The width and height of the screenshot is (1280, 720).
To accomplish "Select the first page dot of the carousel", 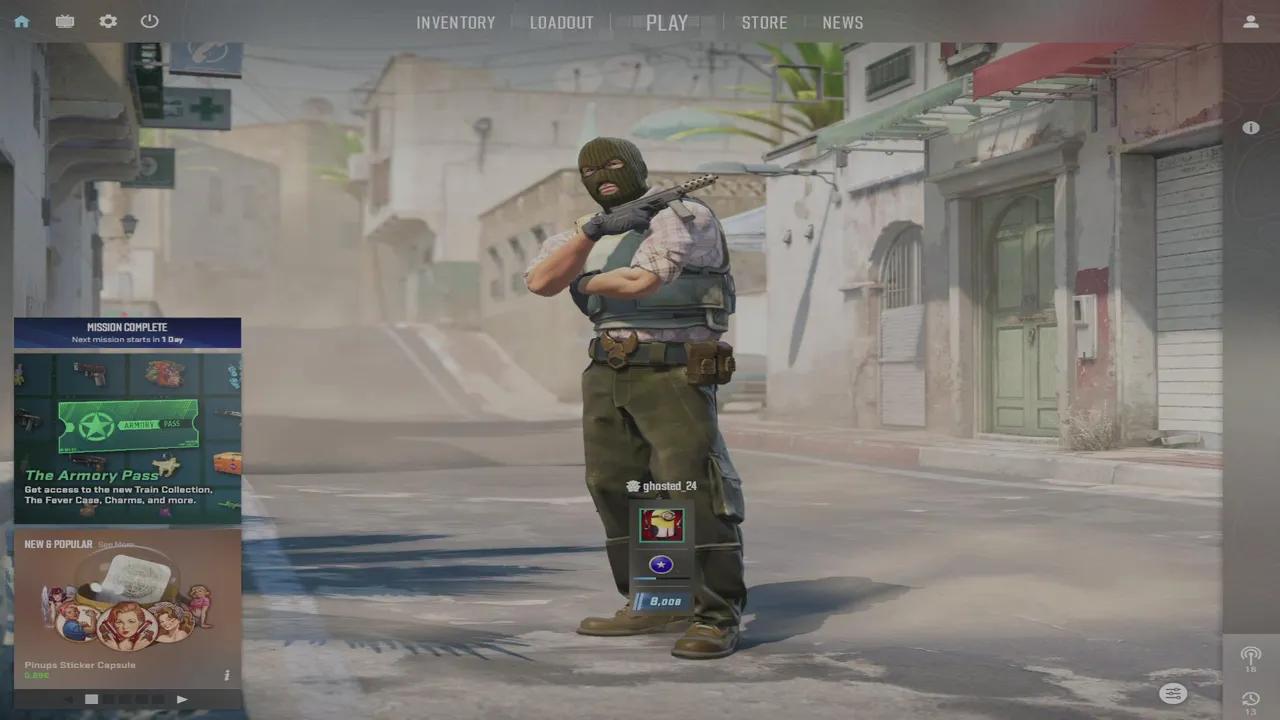I will click(91, 699).
